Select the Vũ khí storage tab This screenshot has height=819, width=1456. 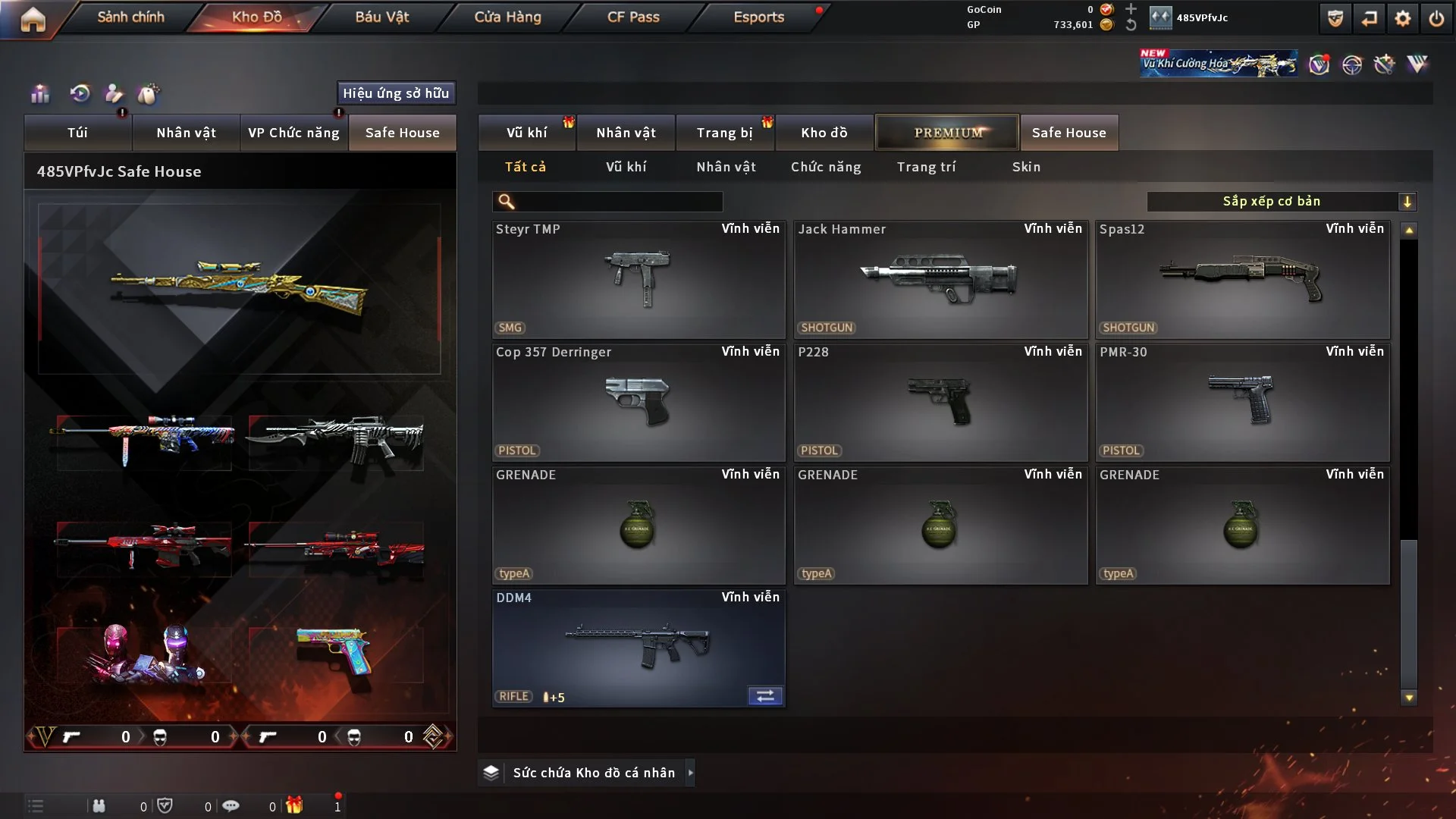click(x=526, y=133)
